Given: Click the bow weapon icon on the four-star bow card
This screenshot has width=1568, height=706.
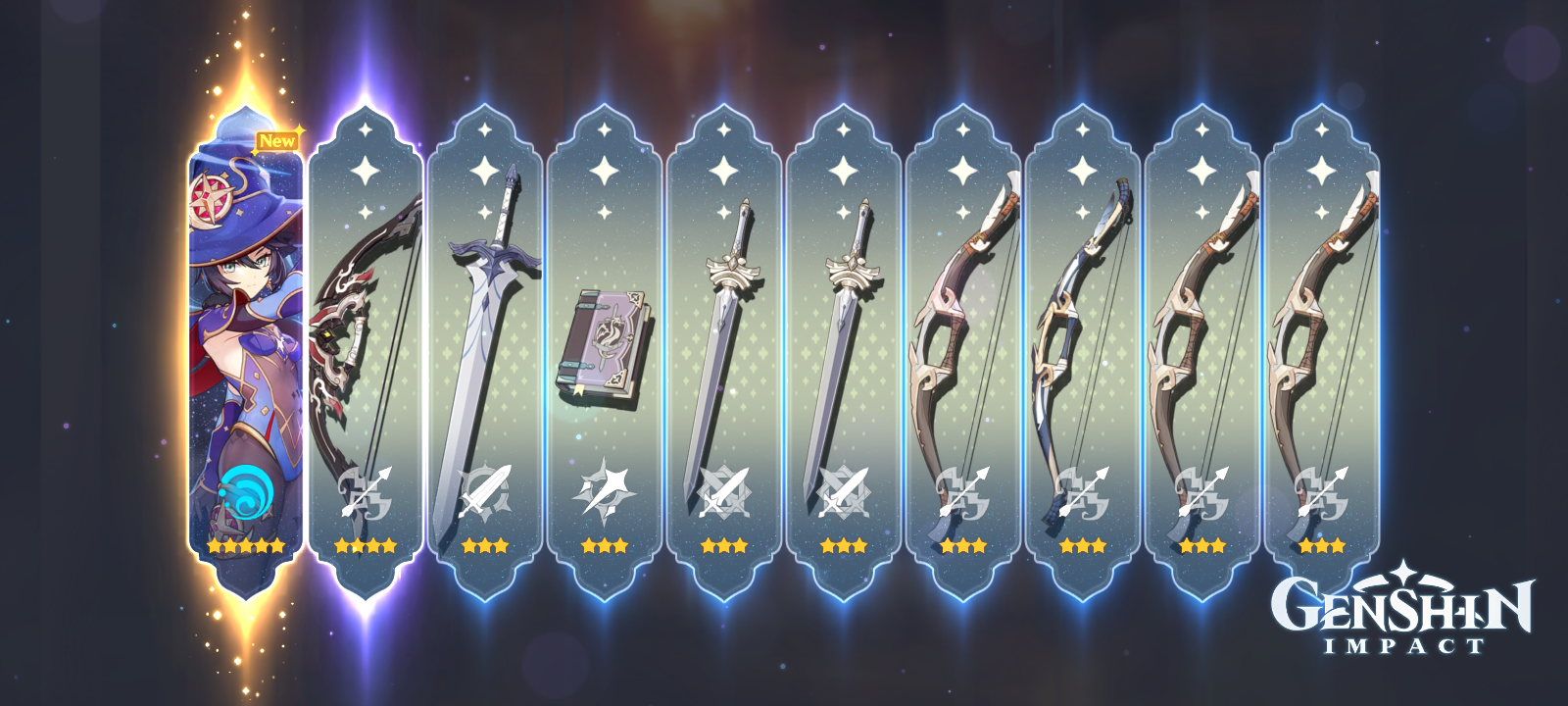Looking at the screenshot, I should pos(365,490).
